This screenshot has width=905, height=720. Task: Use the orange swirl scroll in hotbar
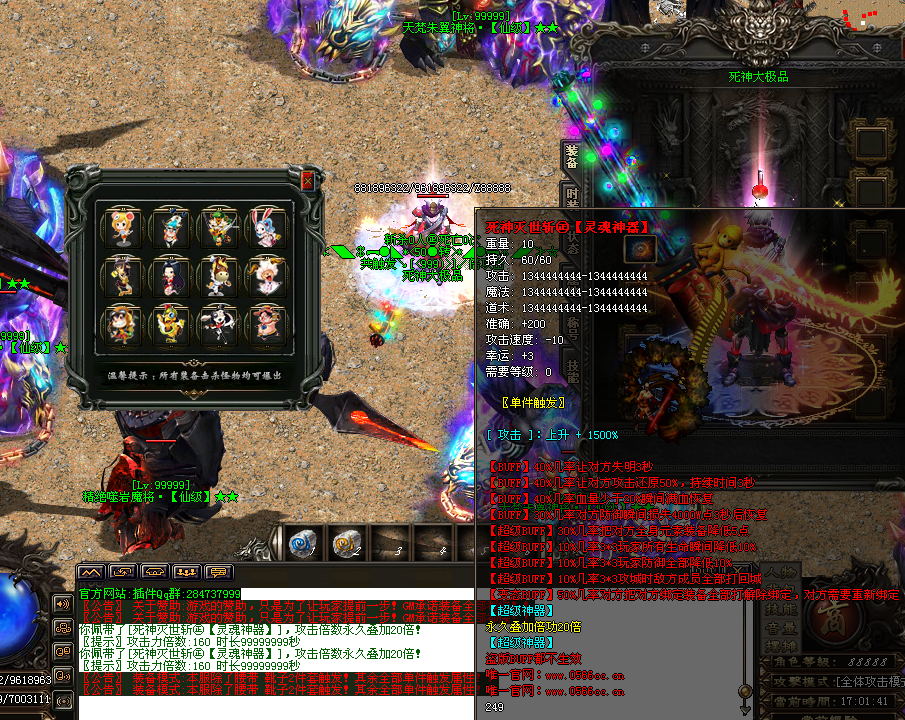[347, 543]
